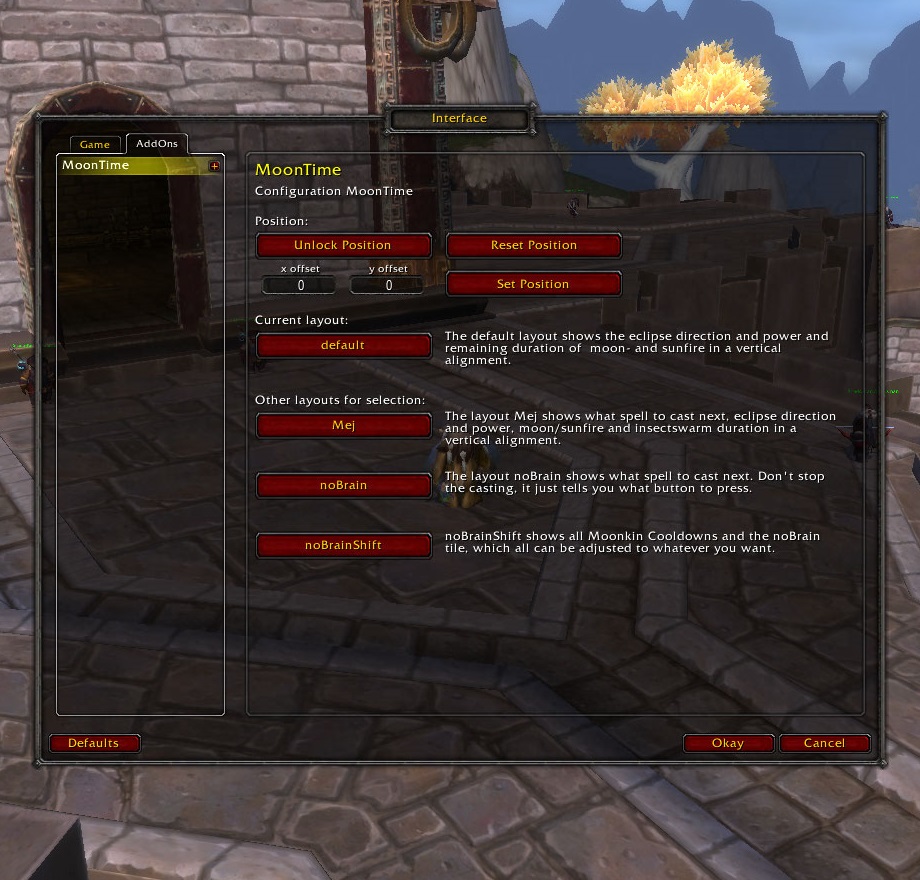The width and height of the screenshot is (920, 880).
Task: Reset Position of the MoonTime frame
Action: (x=533, y=245)
